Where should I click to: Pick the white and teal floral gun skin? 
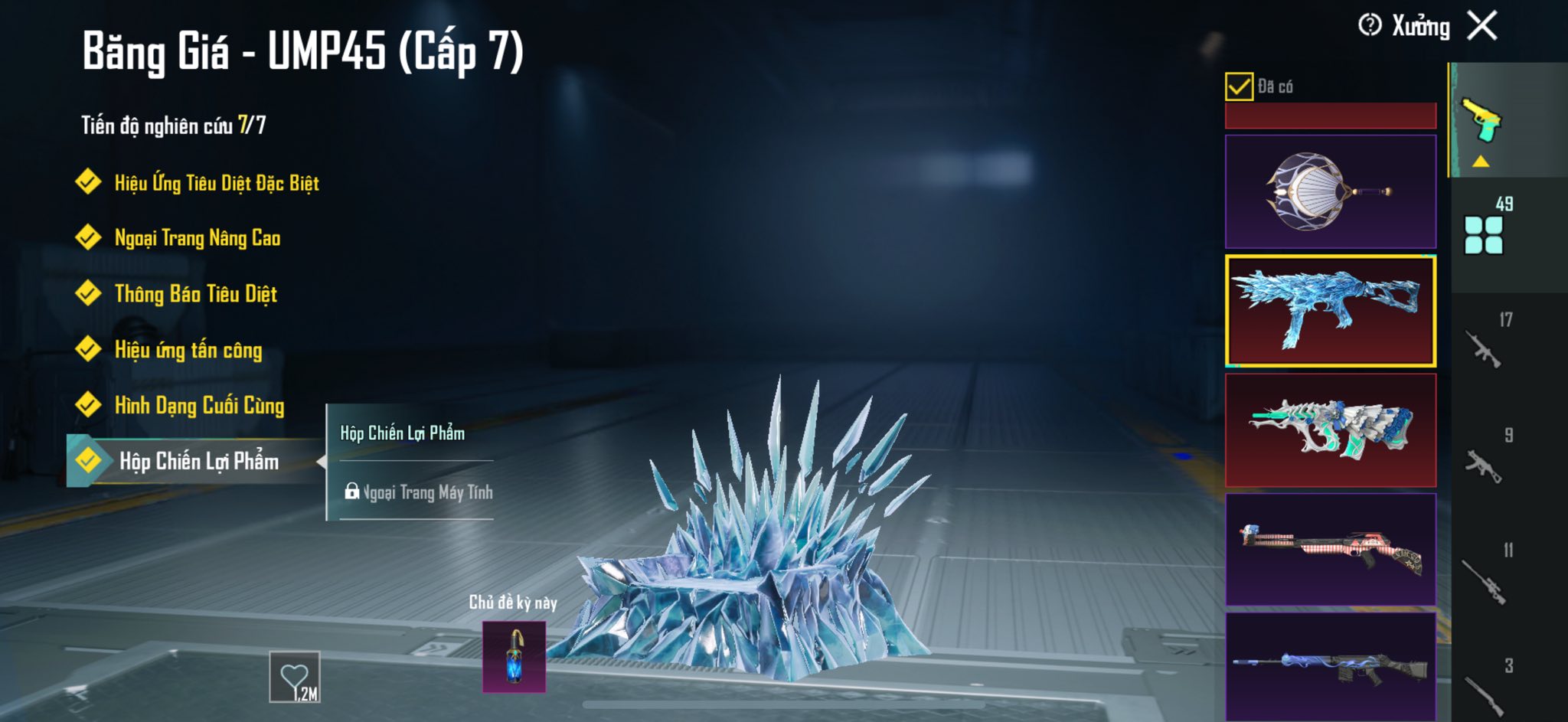[1330, 430]
